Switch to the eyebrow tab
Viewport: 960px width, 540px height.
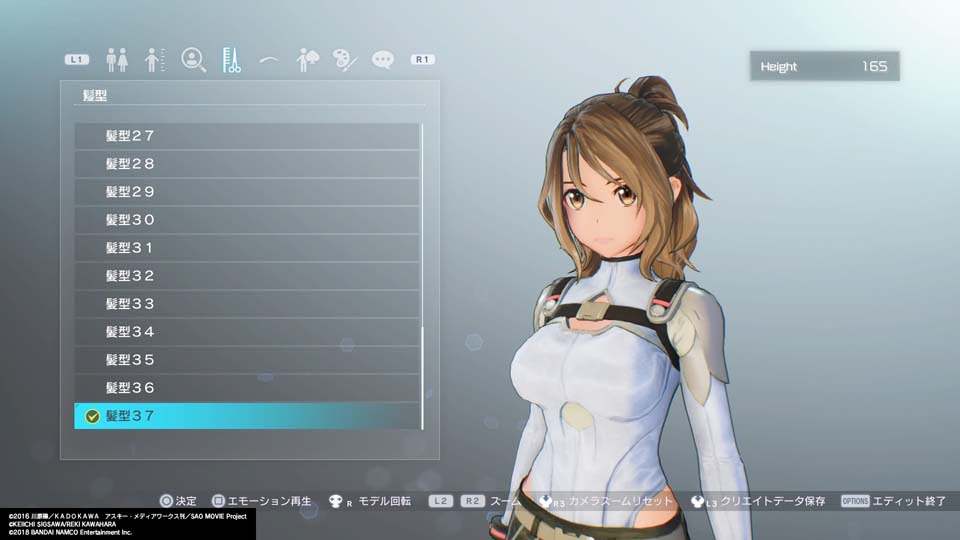(x=268, y=60)
